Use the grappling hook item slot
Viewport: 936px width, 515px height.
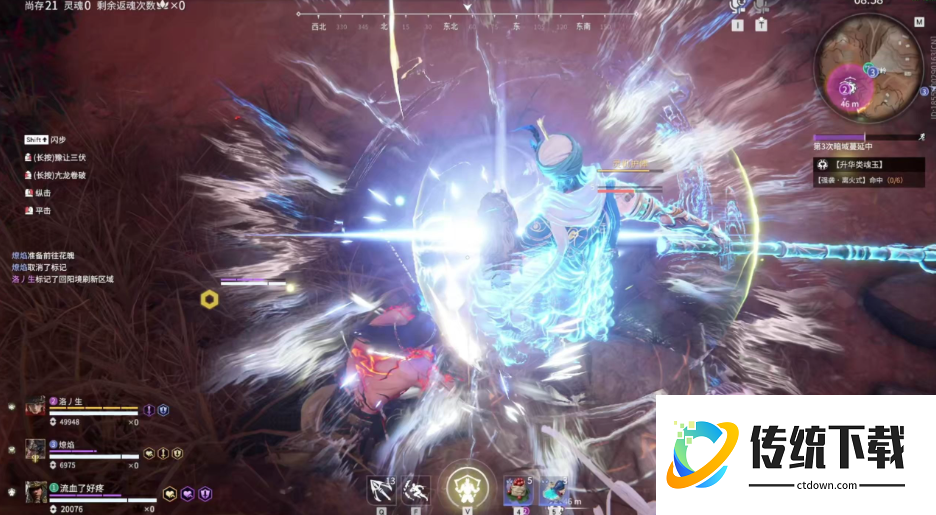[x=381, y=489]
